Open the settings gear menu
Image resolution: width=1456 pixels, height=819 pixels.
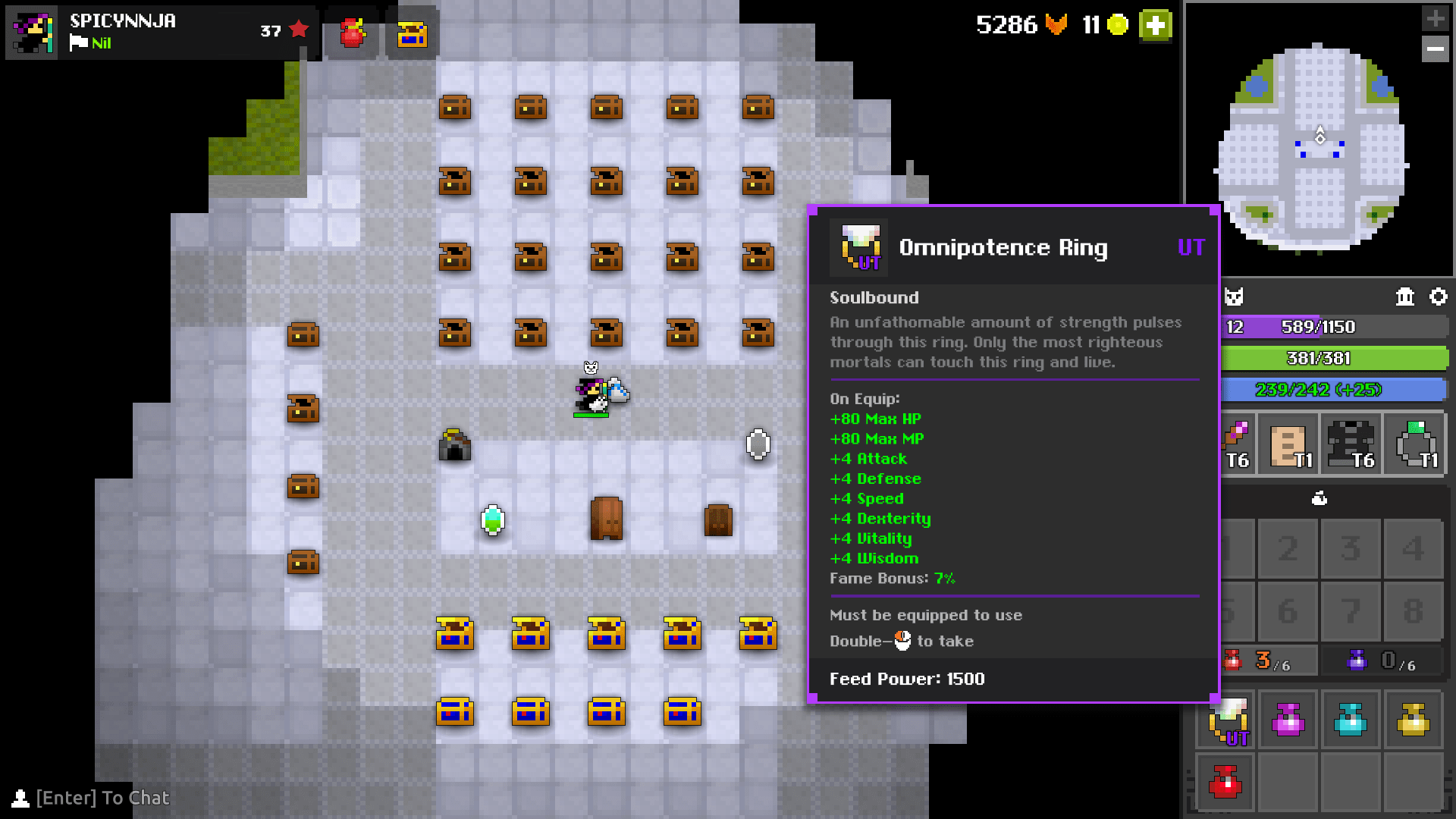click(x=1439, y=297)
